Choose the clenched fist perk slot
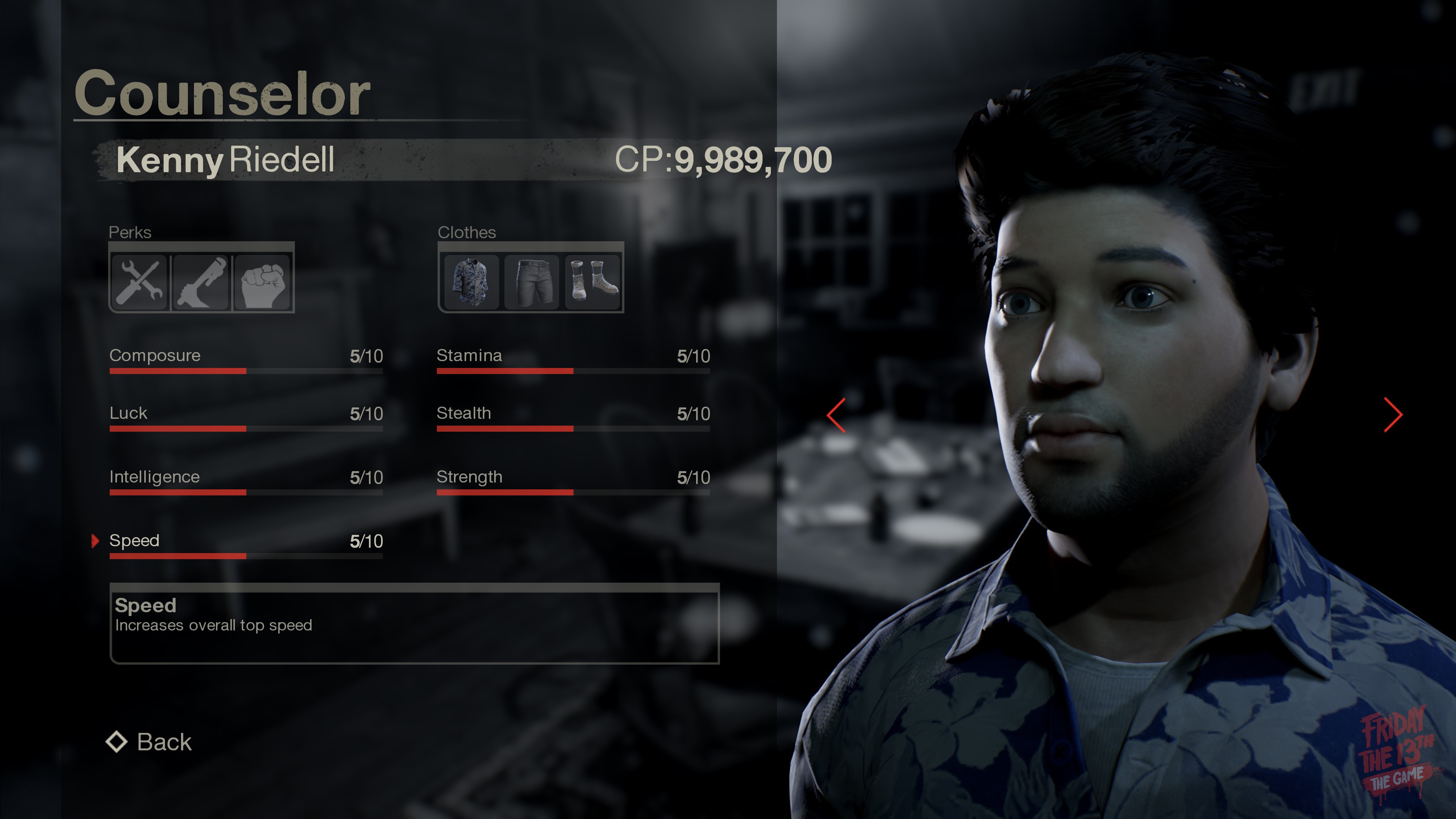Viewport: 1456px width, 819px height. 262,281
